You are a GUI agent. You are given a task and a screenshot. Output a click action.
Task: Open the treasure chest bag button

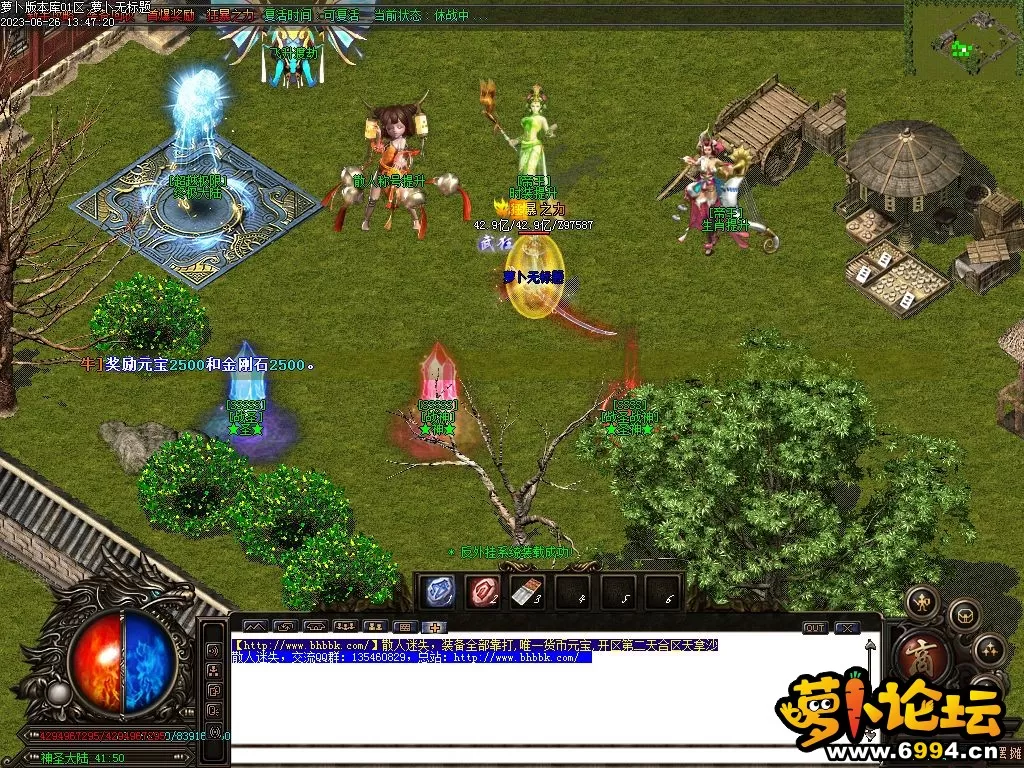(964, 613)
